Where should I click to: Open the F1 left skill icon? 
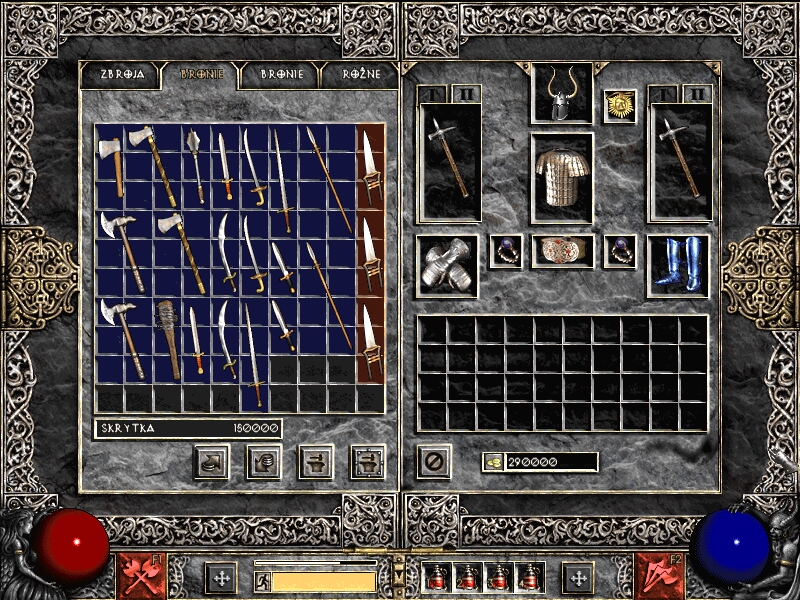pos(140,576)
